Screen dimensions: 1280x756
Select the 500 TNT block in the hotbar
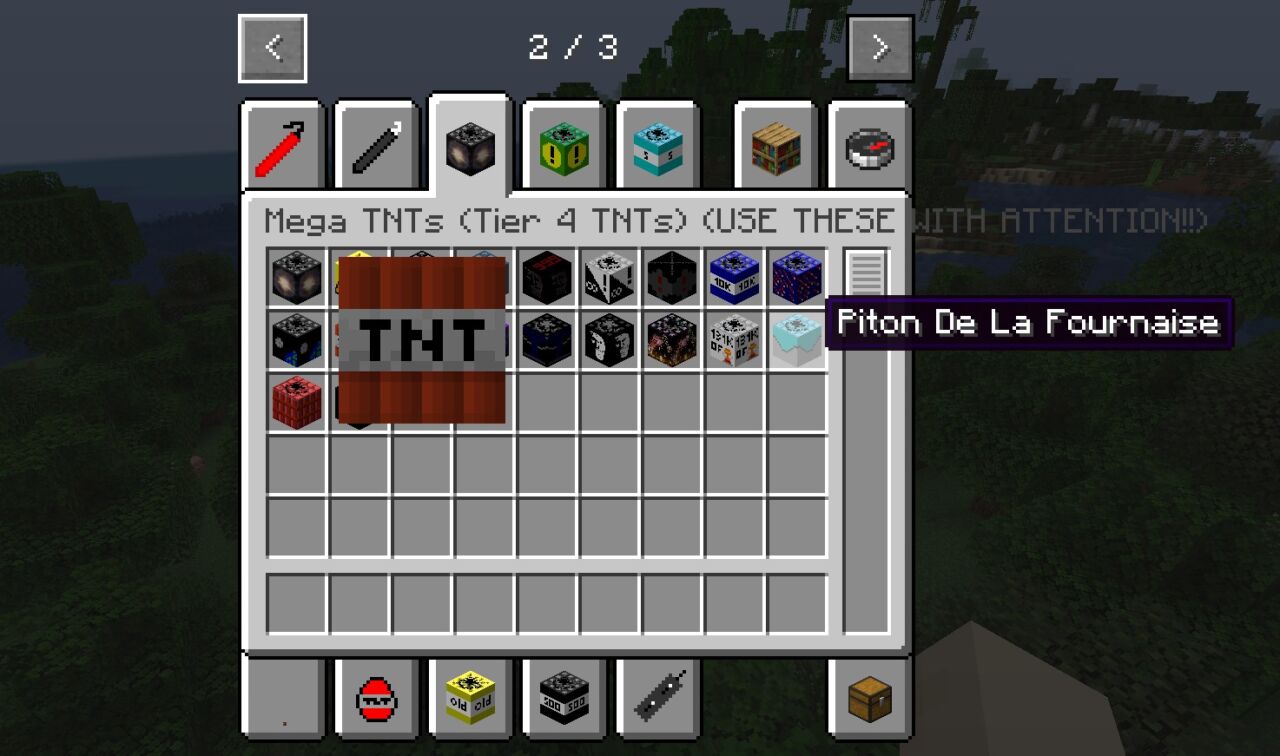(x=563, y=700)
